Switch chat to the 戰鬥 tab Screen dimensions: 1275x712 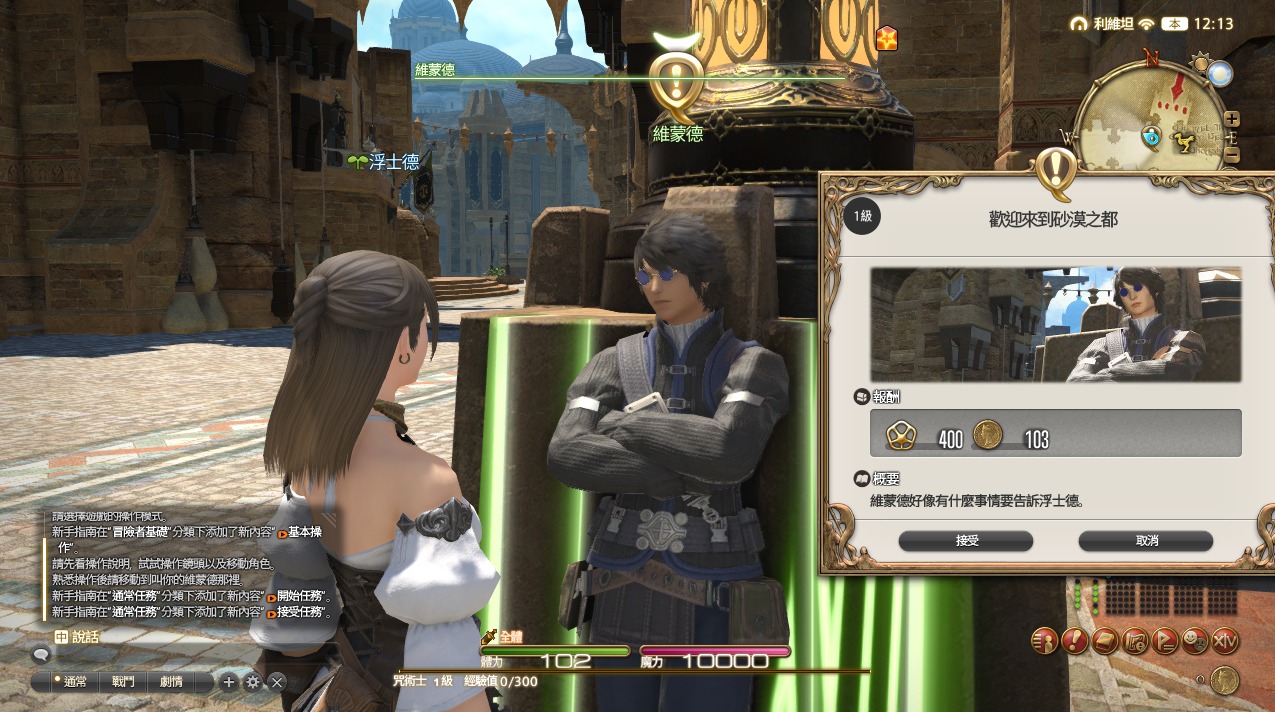pos(123,682)
